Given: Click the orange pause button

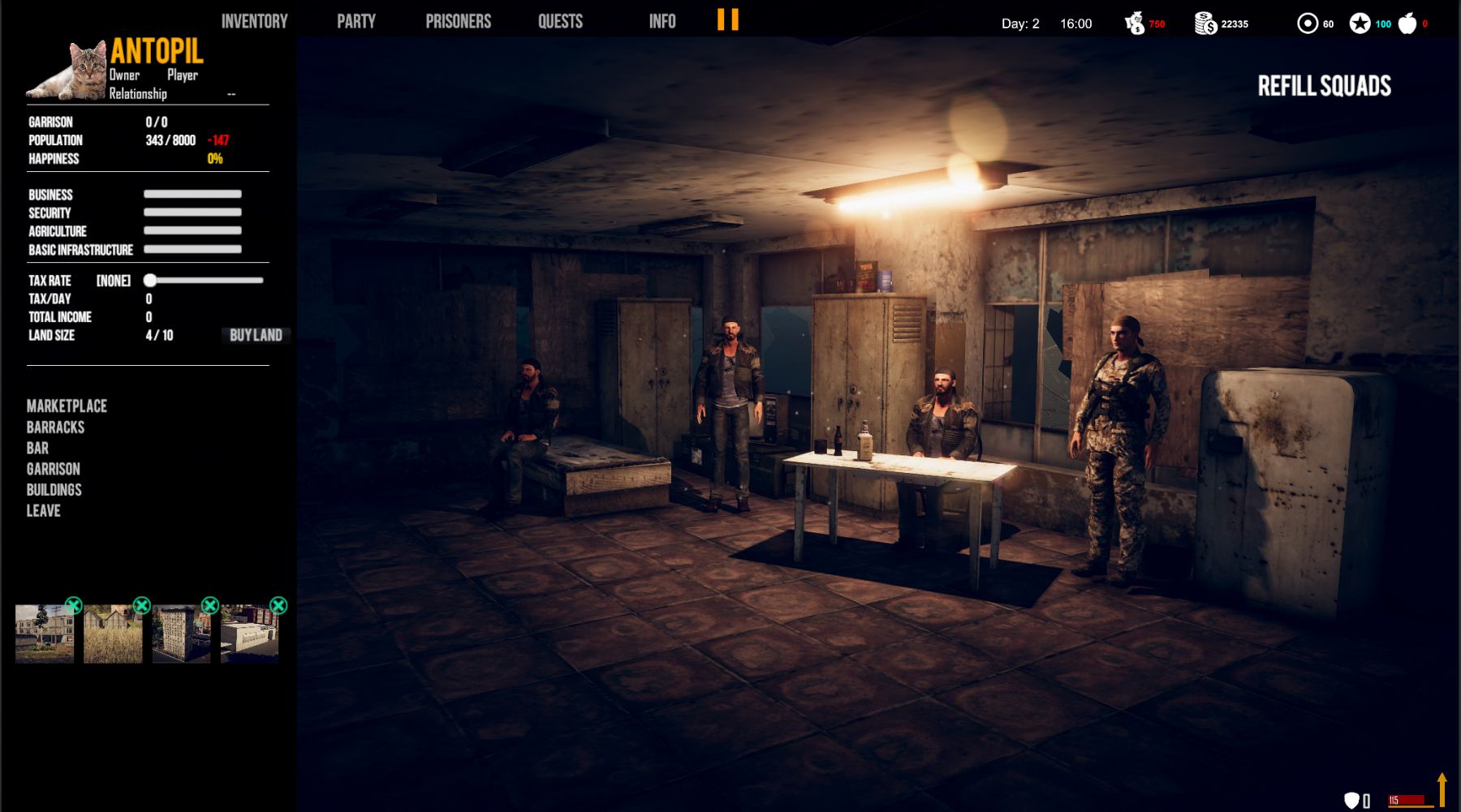Looking at the screenshot, I should [728, 19].
